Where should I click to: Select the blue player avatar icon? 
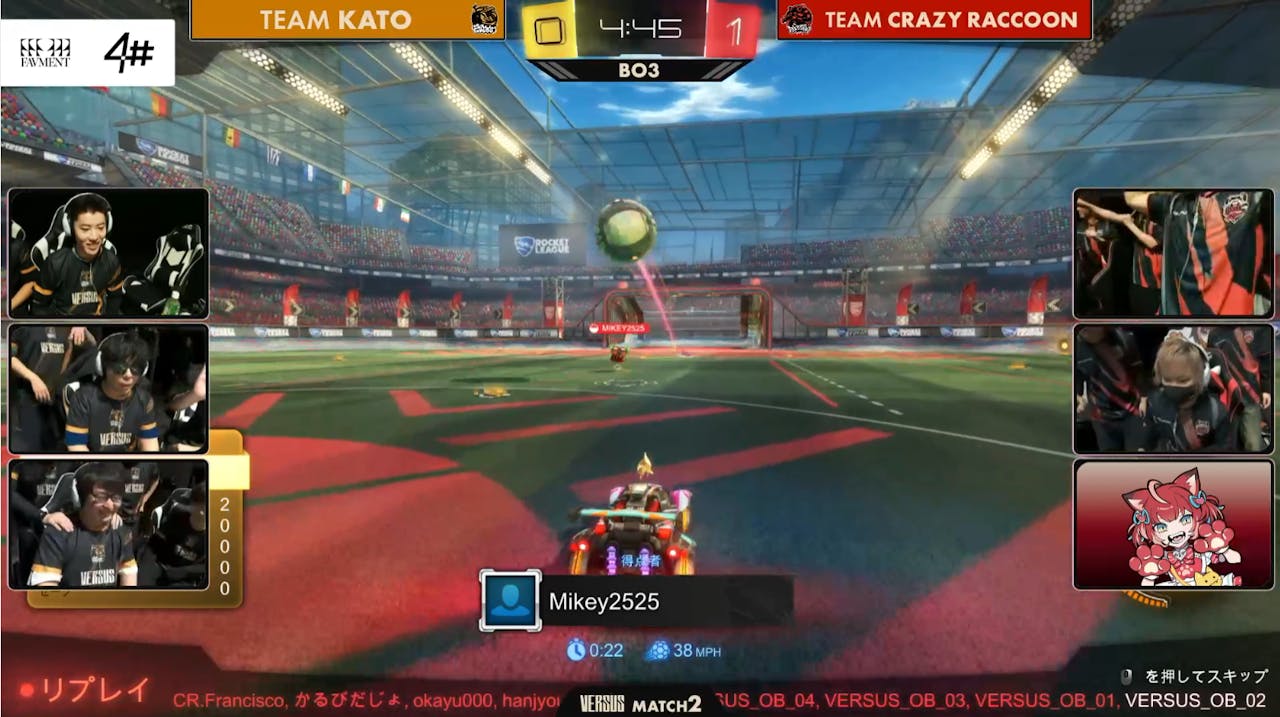pos(510,600)
